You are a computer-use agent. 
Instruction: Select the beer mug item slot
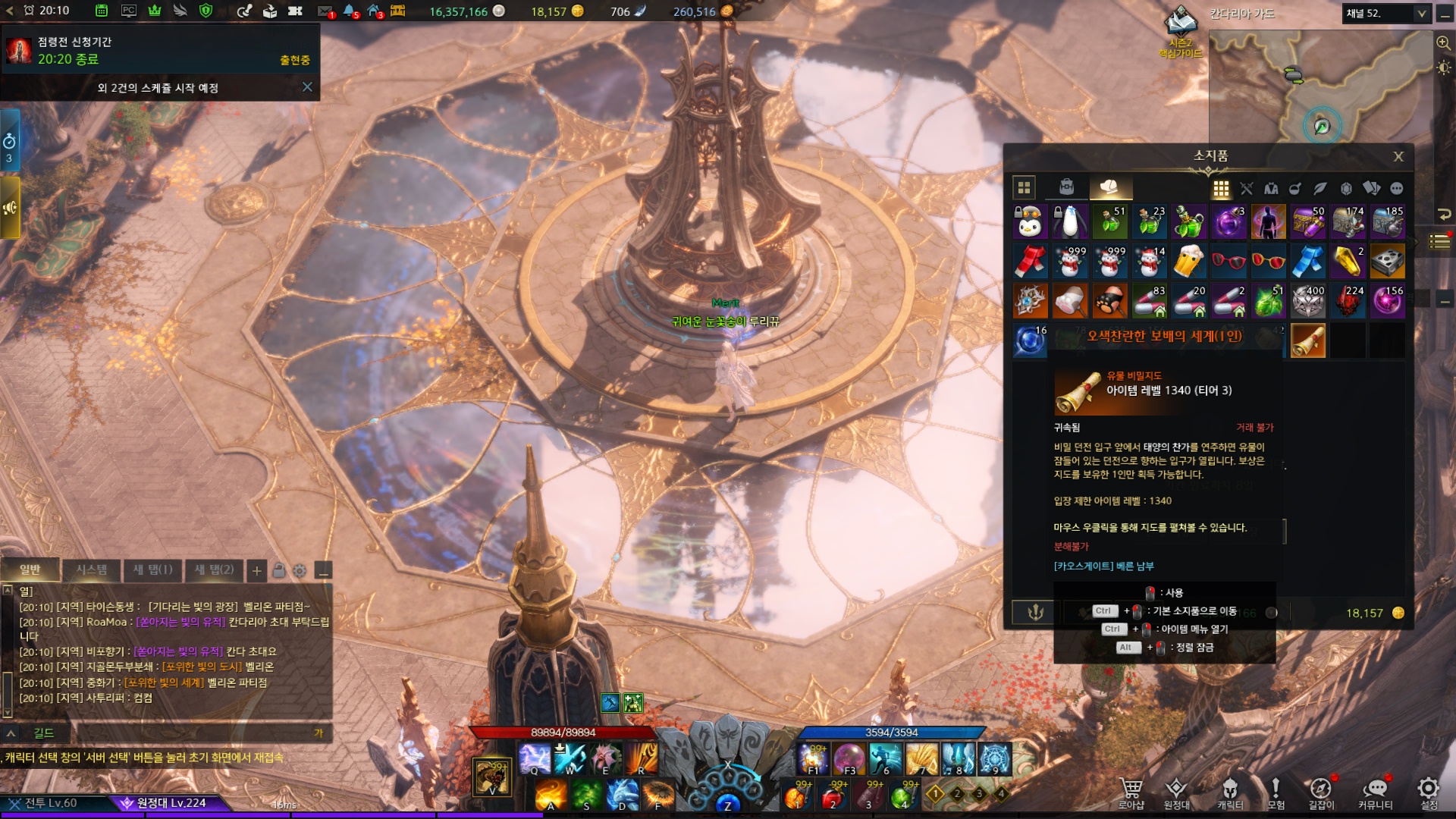(1188, 262)
